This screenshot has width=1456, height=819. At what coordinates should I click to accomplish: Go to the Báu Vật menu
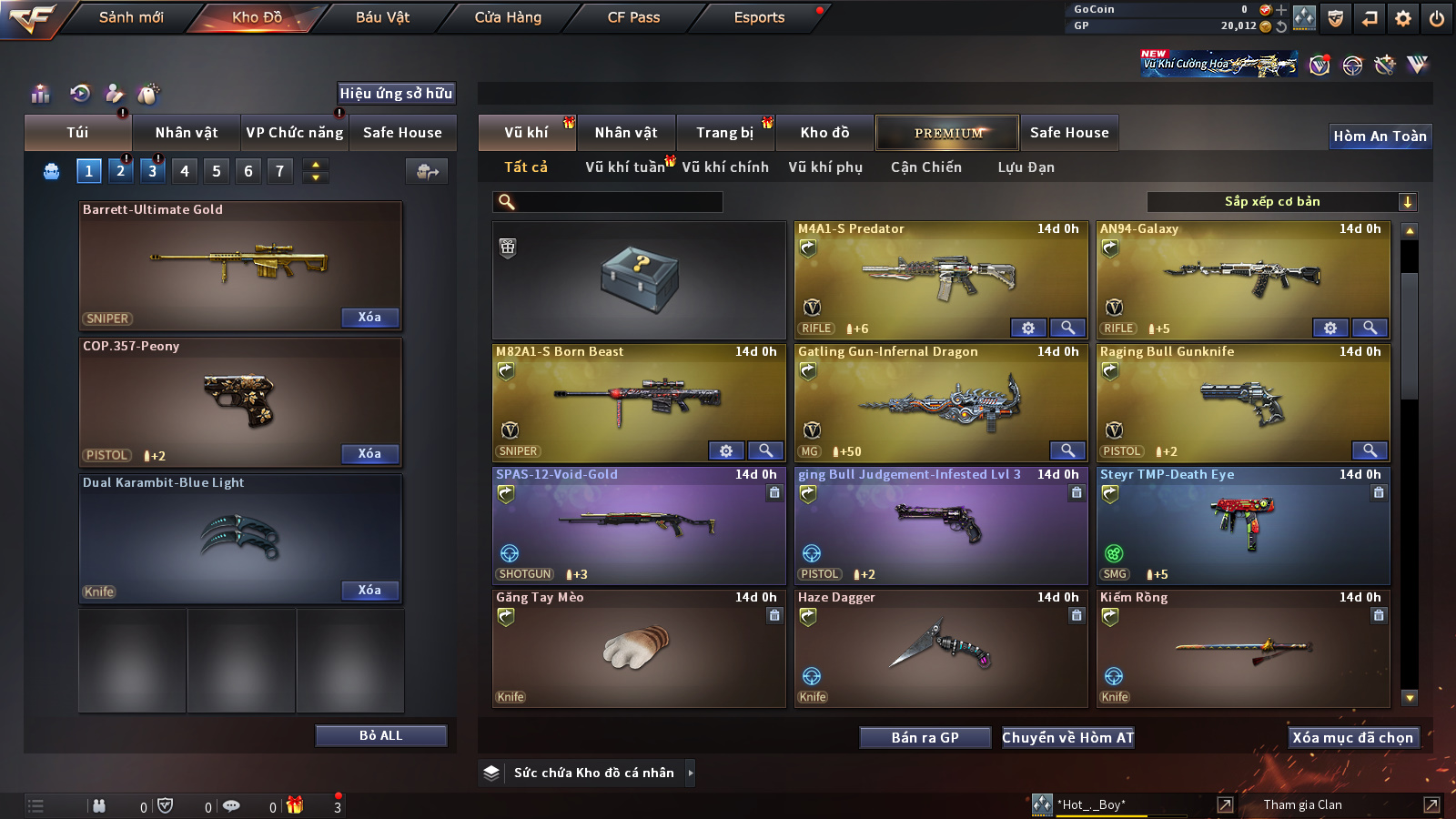382,17
